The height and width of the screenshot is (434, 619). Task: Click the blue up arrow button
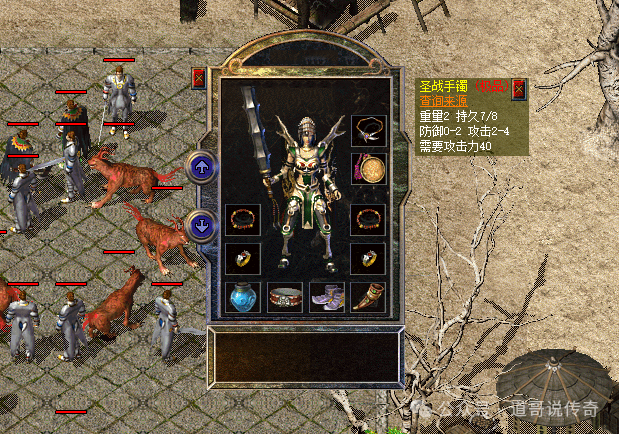pyautogui.click(x=201, y=168)
